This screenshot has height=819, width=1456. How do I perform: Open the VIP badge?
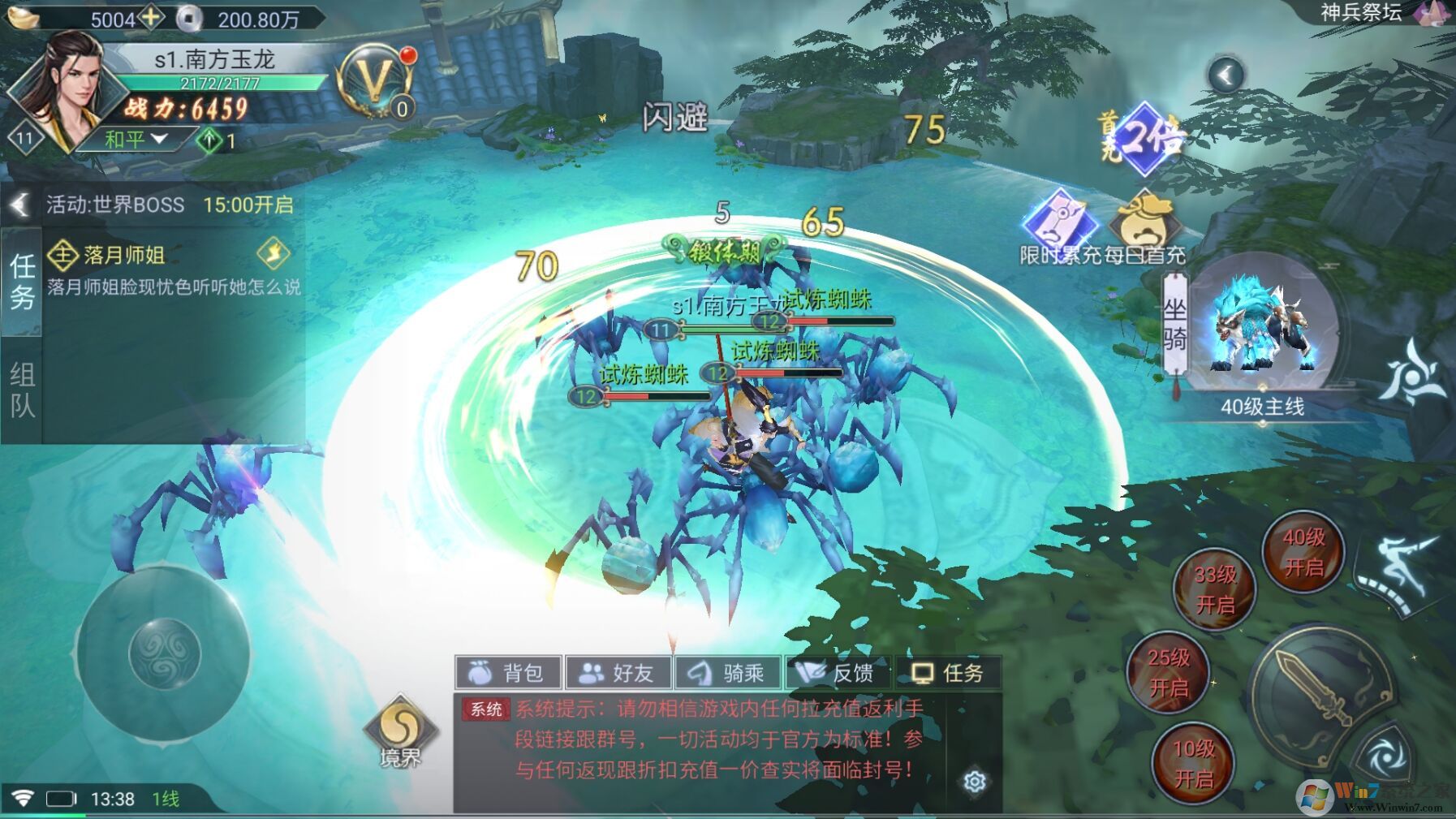click(x=376, y=81)
